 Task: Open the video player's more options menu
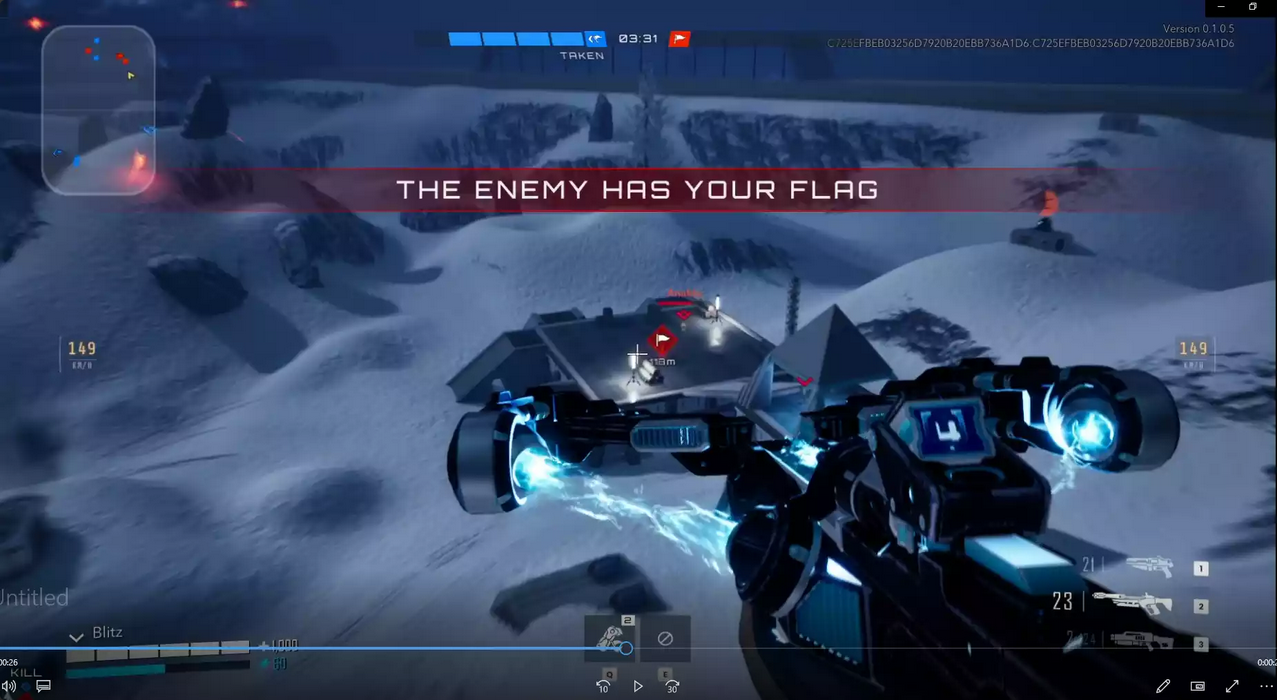1266,686
